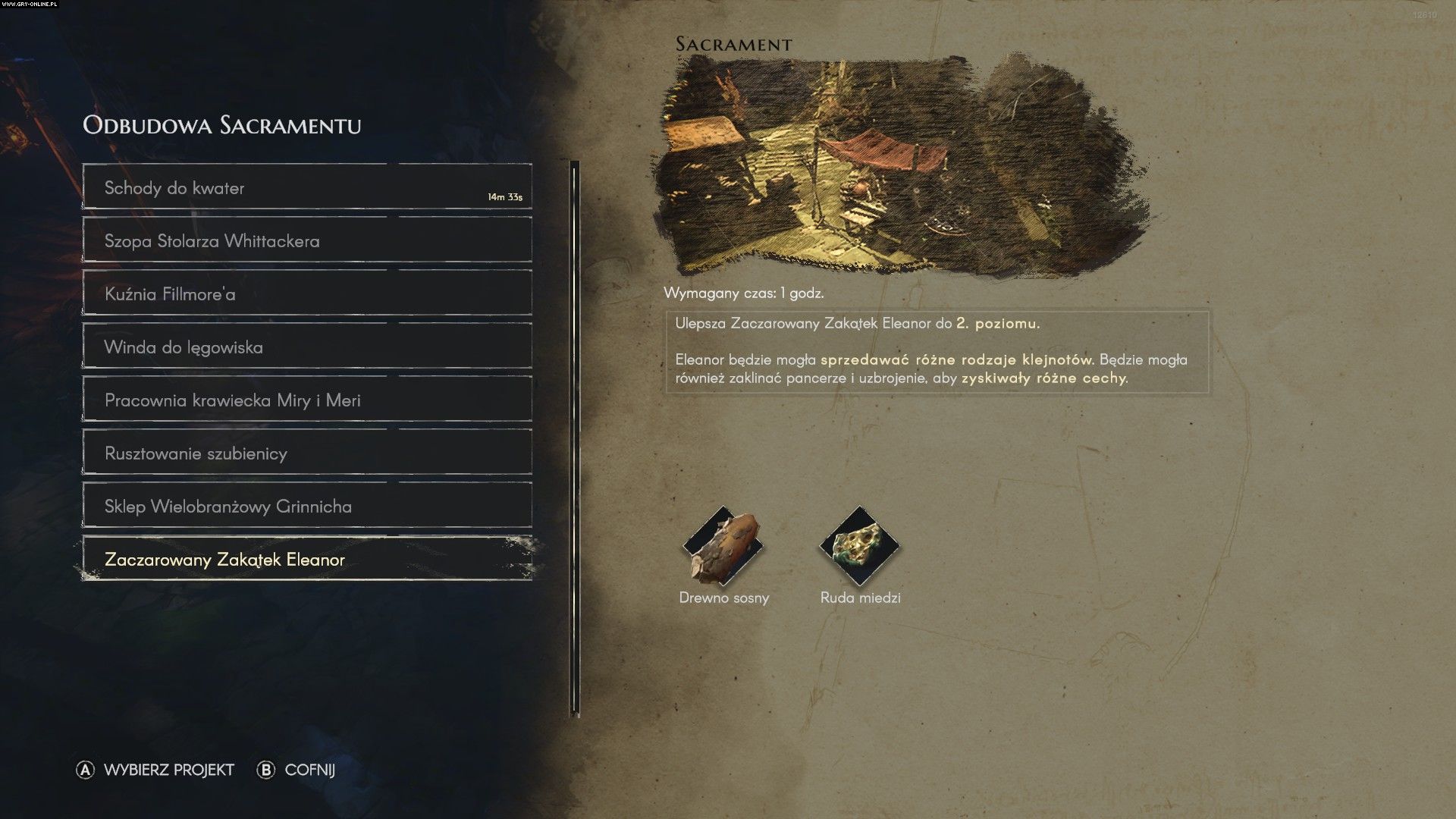
Task: Choose Szopa Stolarza Whittackera entry
Action: click(x=307, y=240)
